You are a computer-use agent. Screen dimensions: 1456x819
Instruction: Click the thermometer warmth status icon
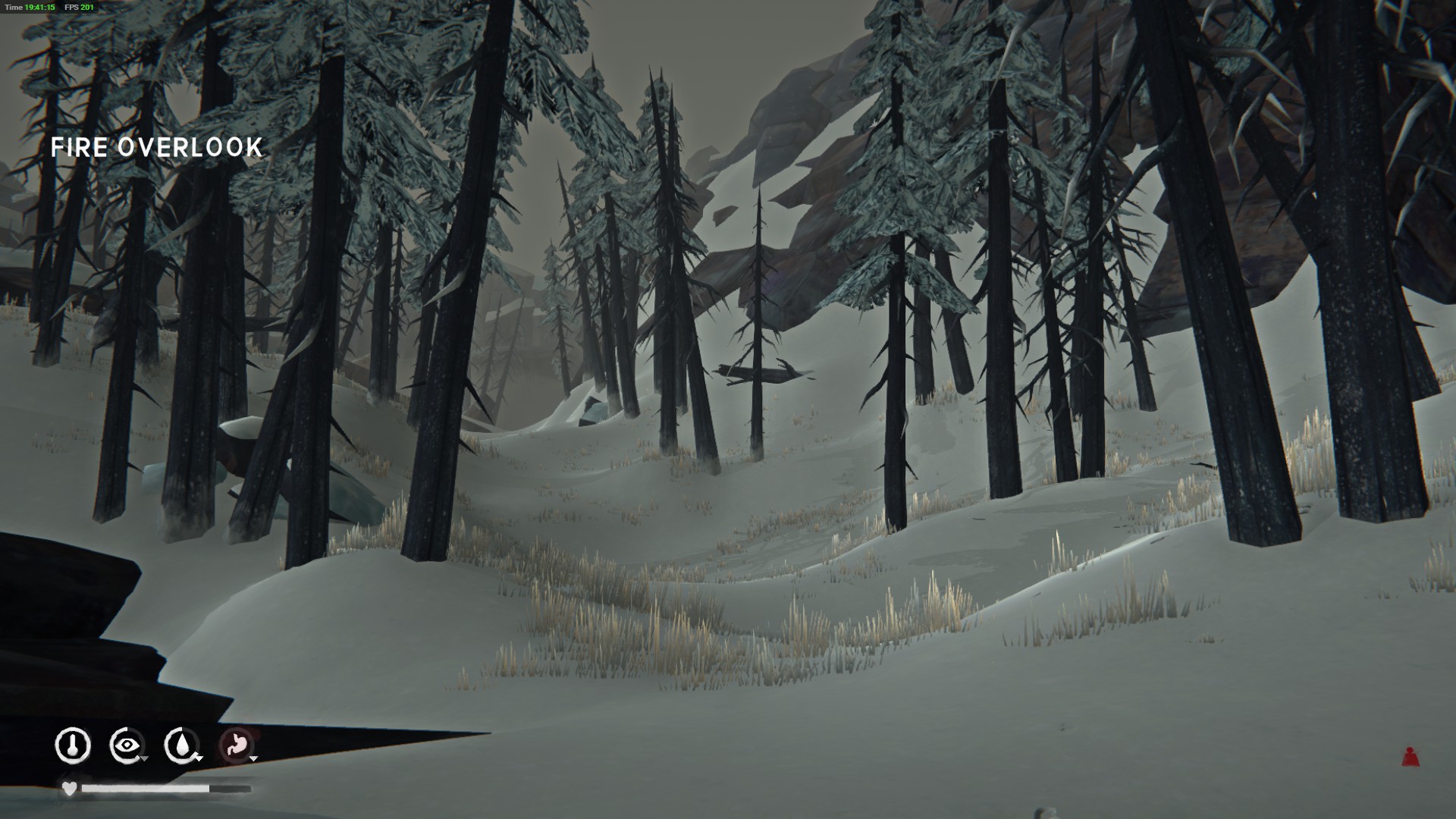click(x=73, y=745)
